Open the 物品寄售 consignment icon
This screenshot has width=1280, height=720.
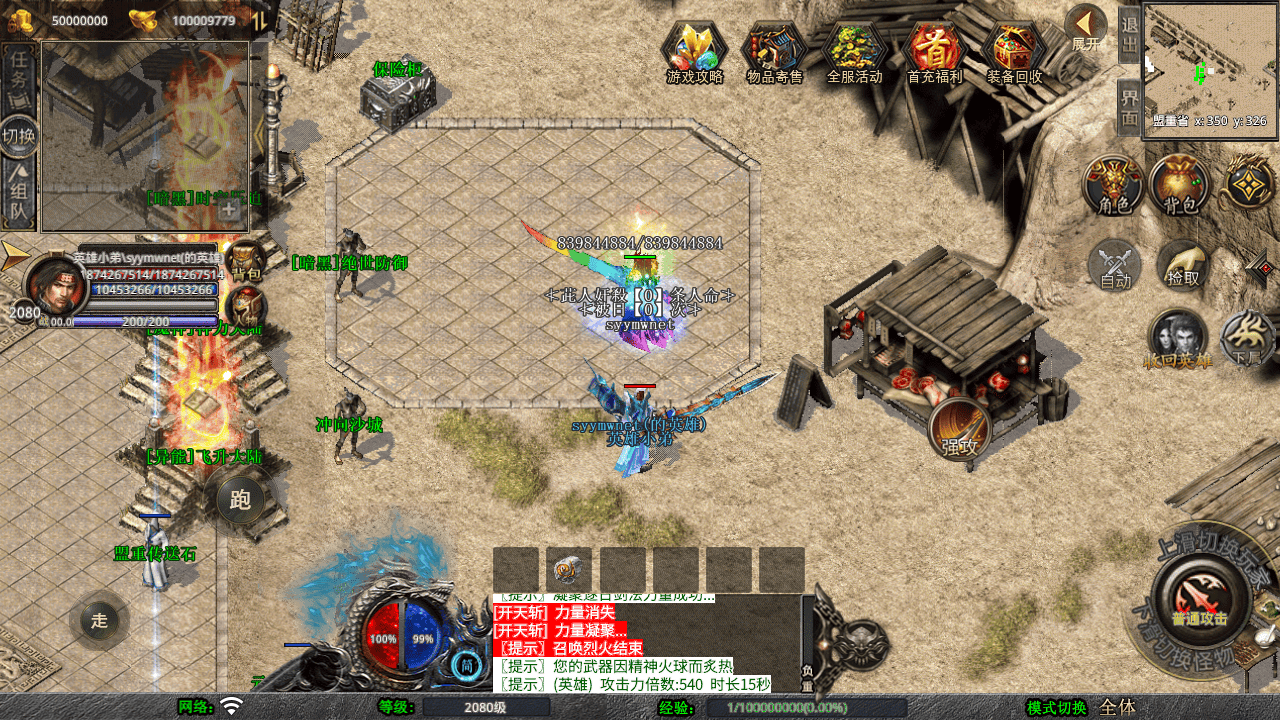775,51
